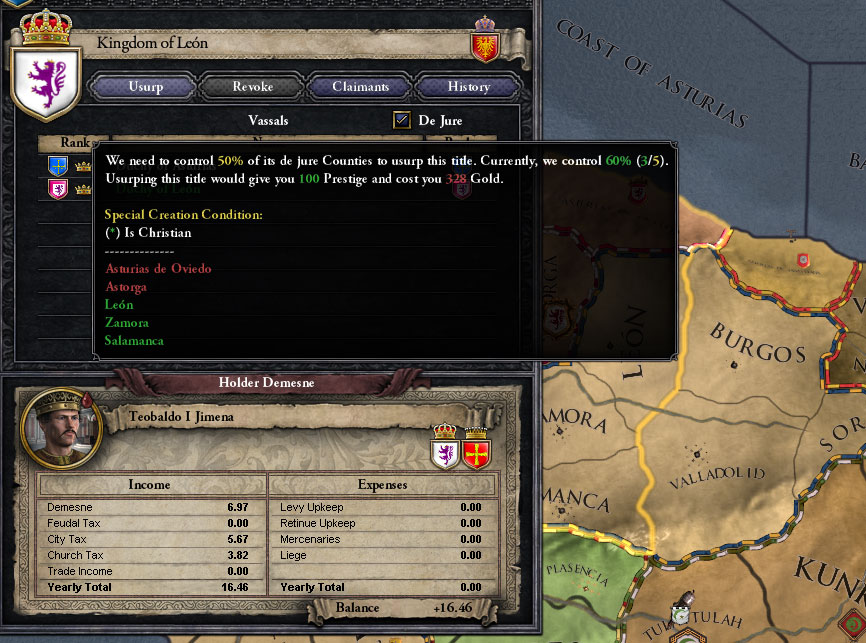
Task: Show the Claimants list
Action: click(360, 87)
